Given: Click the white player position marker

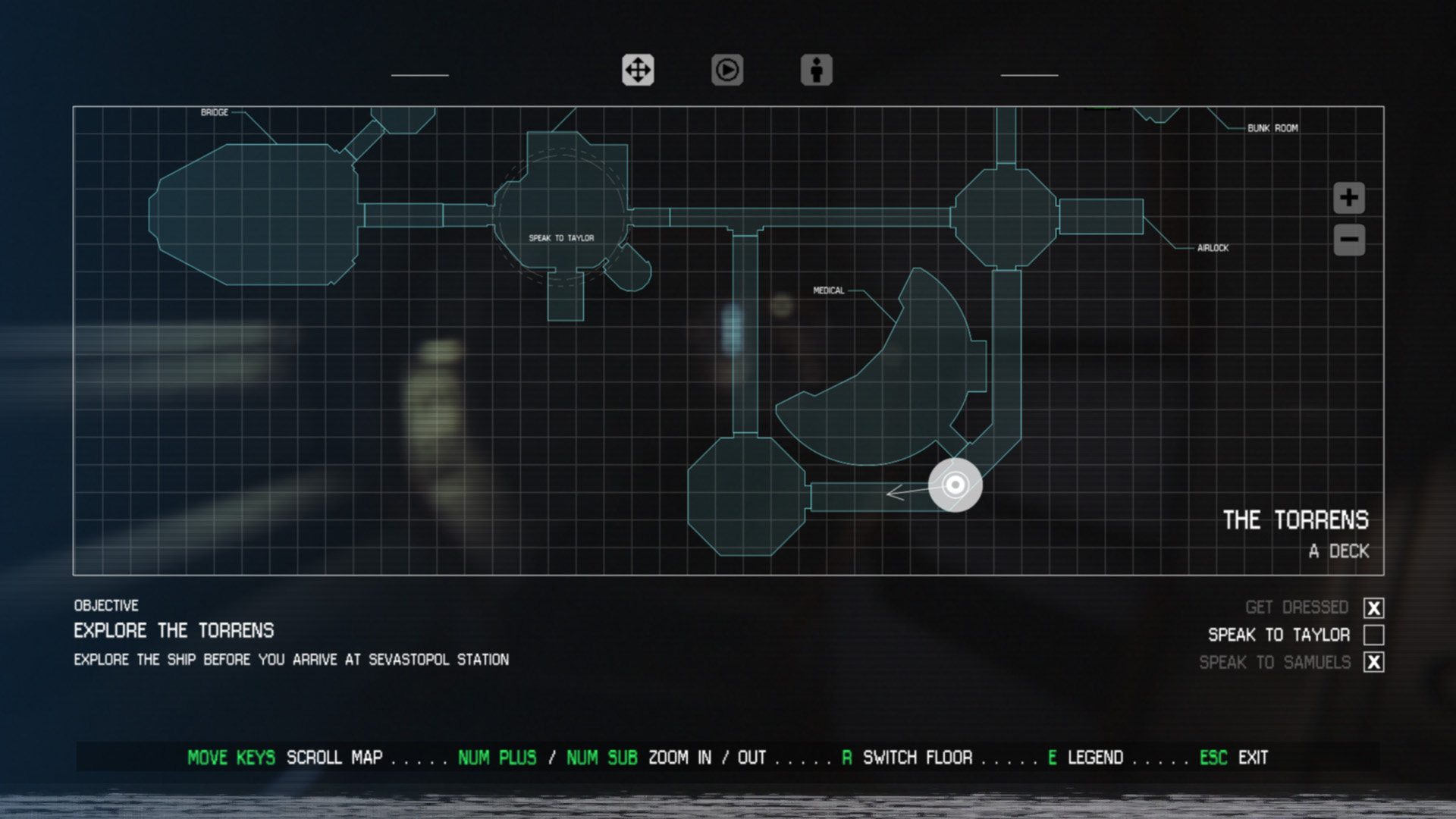Looking at the screenshot, I should pos(955,485).
